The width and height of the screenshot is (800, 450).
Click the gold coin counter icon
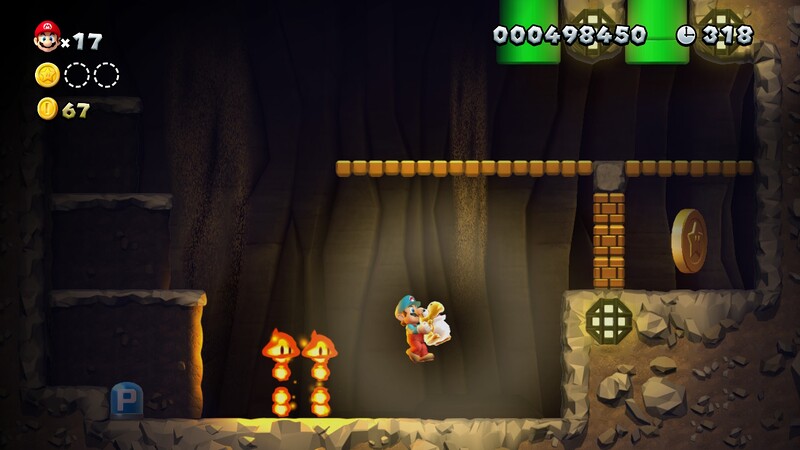pos(47,109)
